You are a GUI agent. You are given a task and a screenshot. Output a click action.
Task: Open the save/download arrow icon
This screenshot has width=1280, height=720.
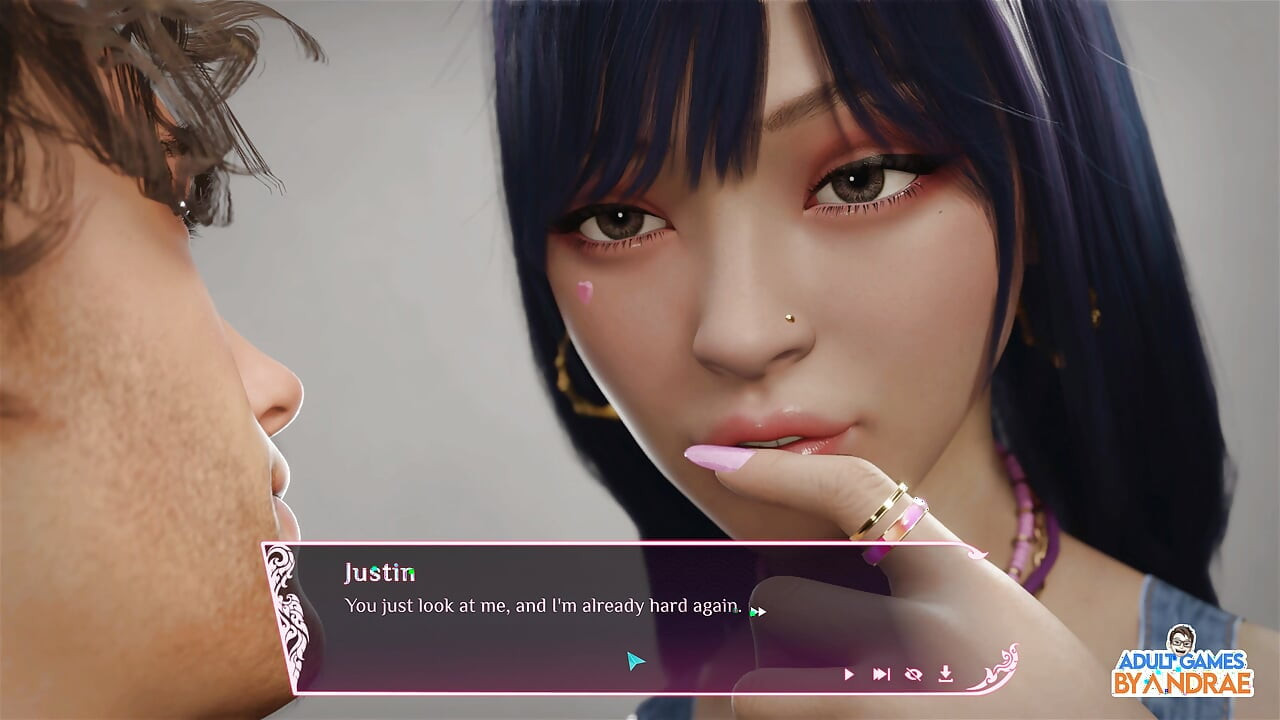pos(945,675)
